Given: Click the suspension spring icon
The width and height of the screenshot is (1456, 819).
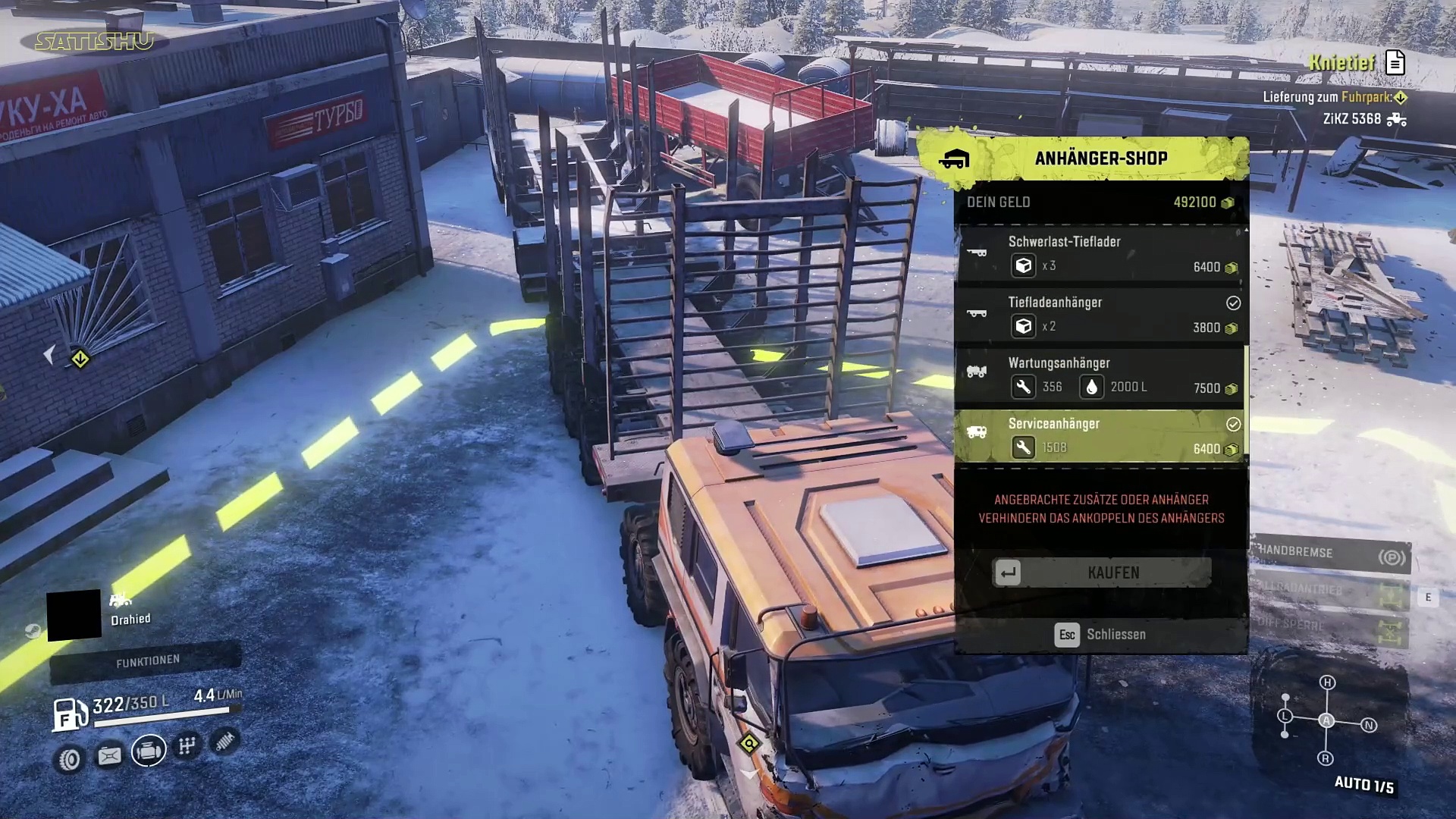Looking at the screenshot, I should click(224, 741).
